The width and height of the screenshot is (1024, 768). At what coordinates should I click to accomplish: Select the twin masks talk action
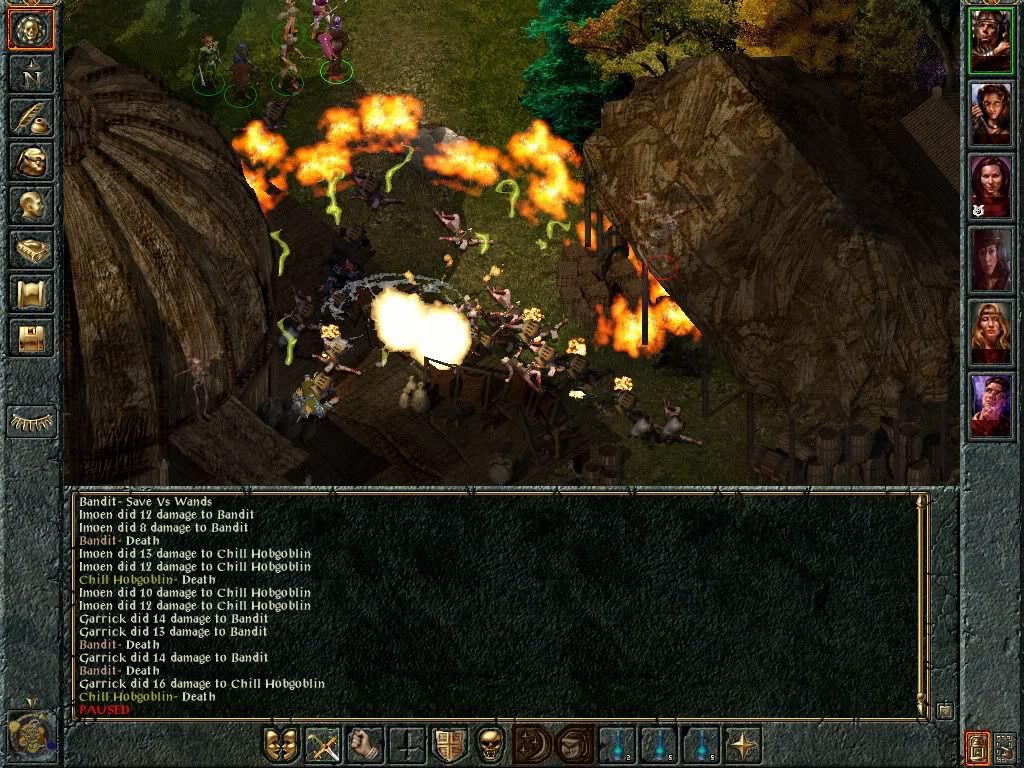coord(281,745)
